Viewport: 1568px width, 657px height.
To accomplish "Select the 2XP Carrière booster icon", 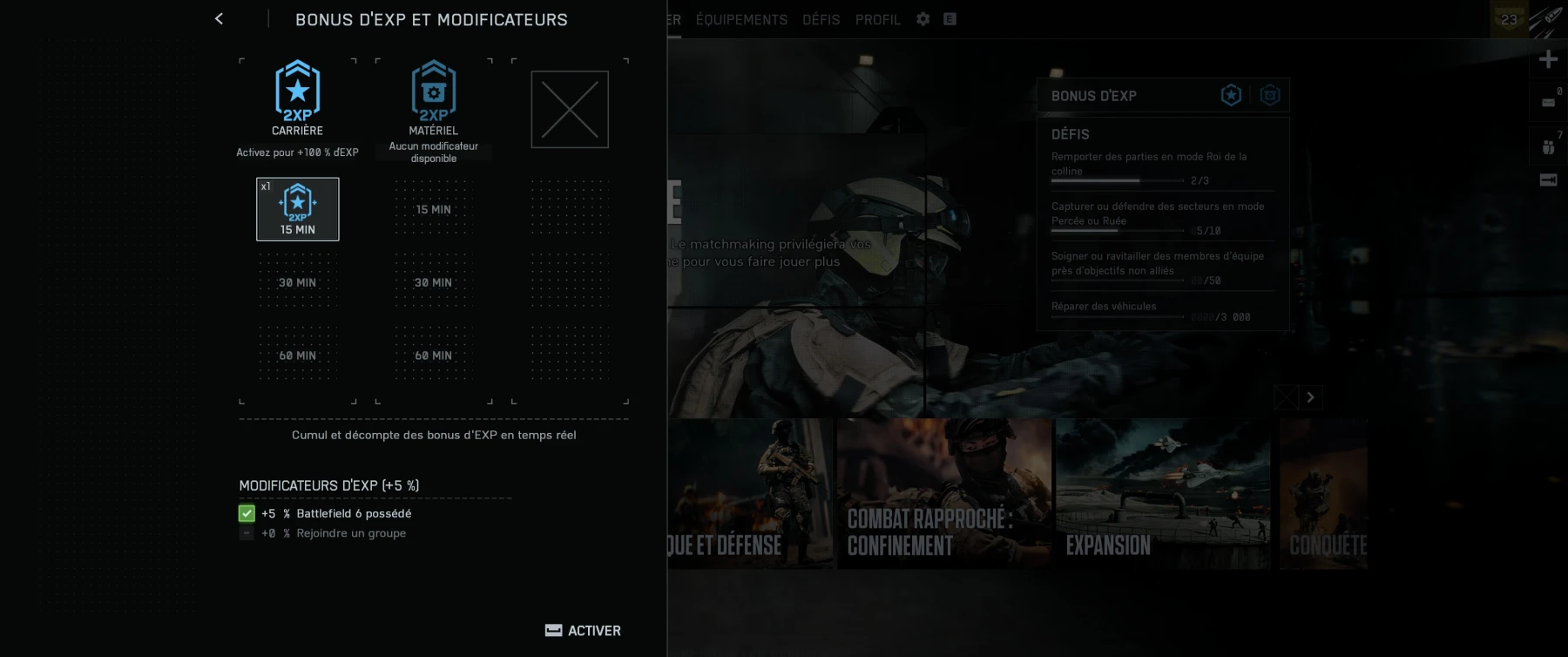I will click(296, 90).
